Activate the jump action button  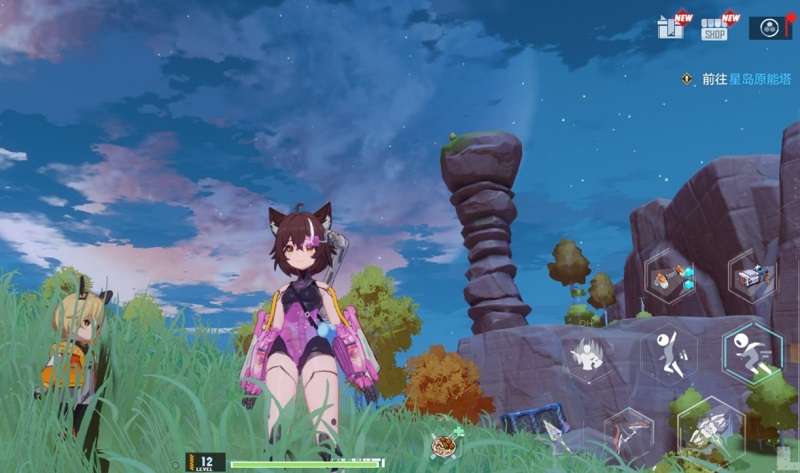669,353
